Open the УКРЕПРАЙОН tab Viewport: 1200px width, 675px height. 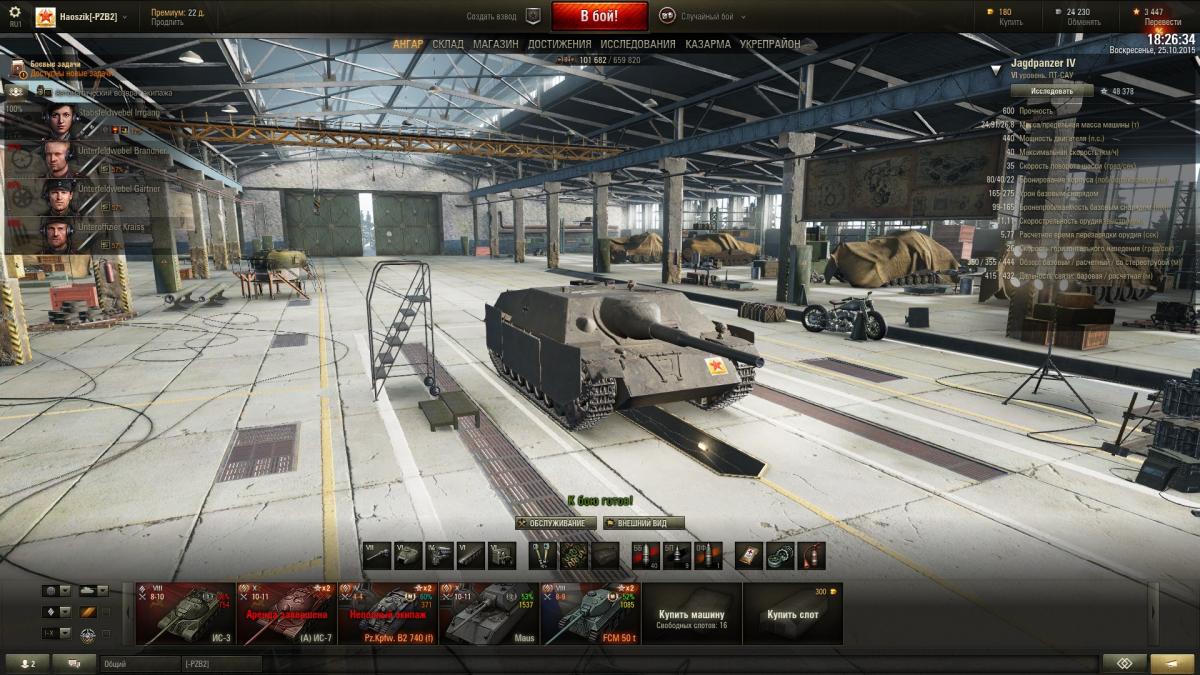(x=770, y=44)
